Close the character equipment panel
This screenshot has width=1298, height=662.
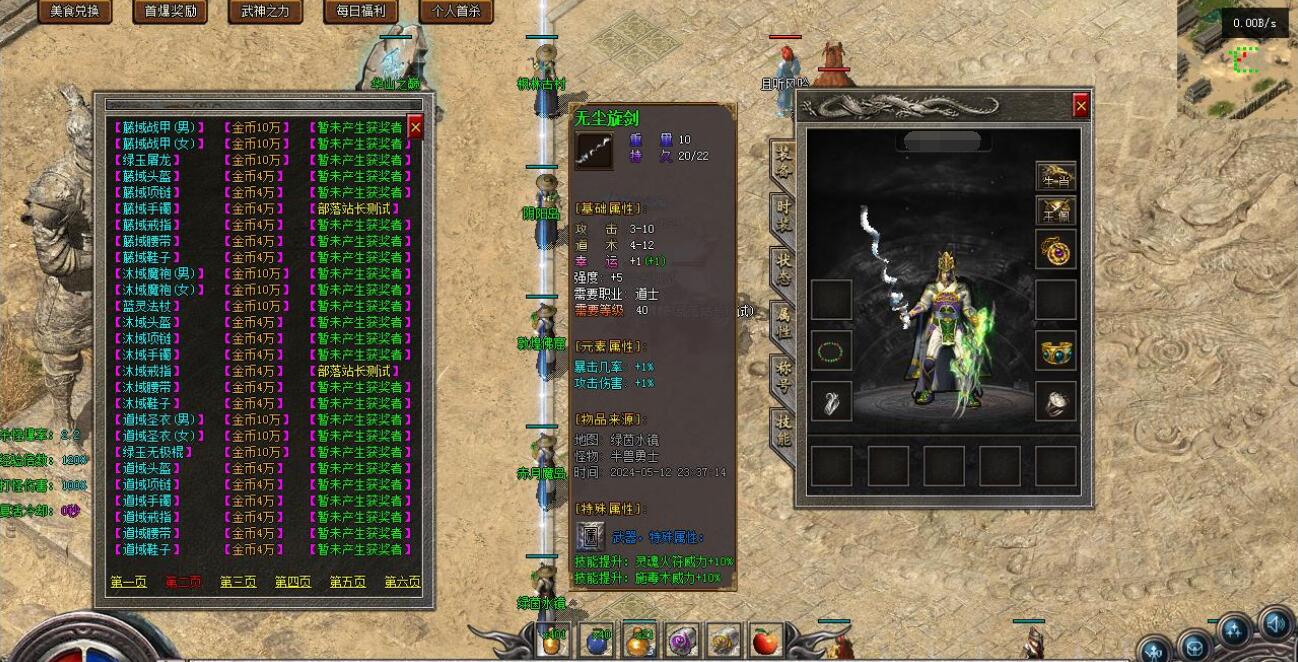pyautogui.click(x=1081, y=106)
